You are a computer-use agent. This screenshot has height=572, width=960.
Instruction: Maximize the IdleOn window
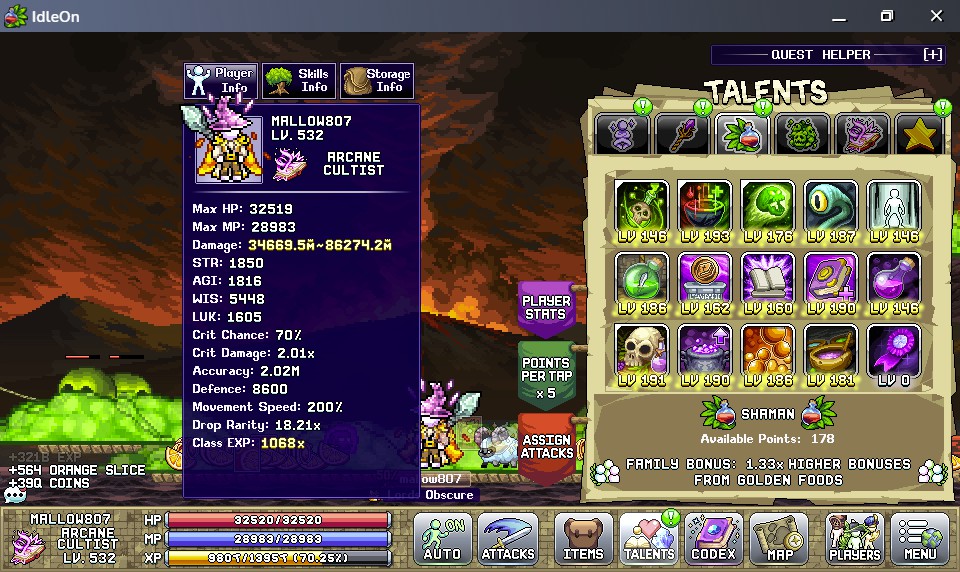pos(886,16)
